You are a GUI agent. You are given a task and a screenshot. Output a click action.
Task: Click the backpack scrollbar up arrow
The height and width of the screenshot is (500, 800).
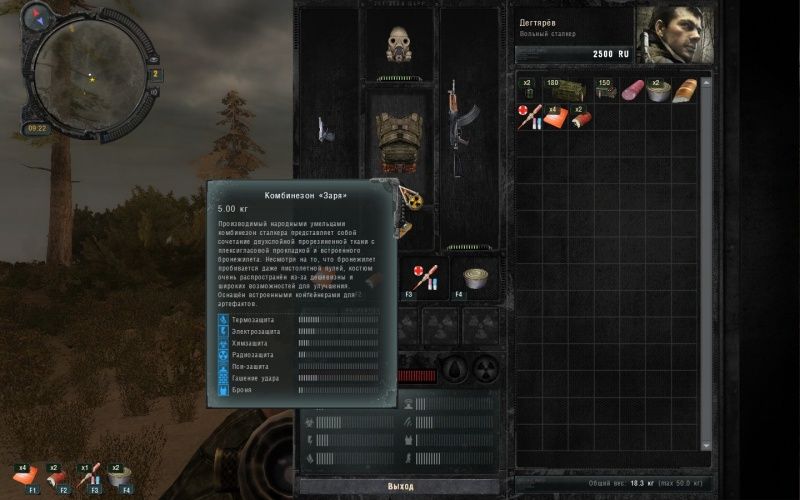[x=706, y=81]
